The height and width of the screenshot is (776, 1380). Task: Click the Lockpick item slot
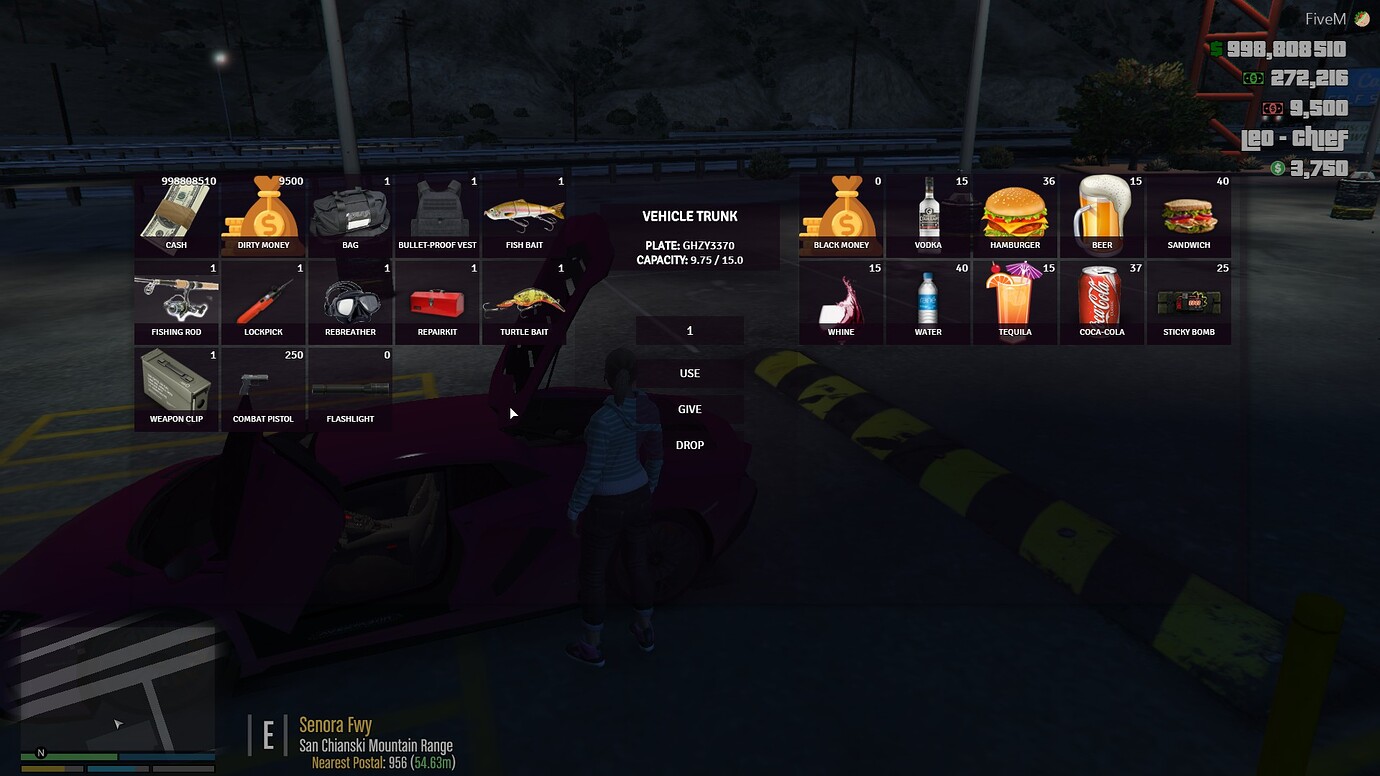(x=263, y=299)
